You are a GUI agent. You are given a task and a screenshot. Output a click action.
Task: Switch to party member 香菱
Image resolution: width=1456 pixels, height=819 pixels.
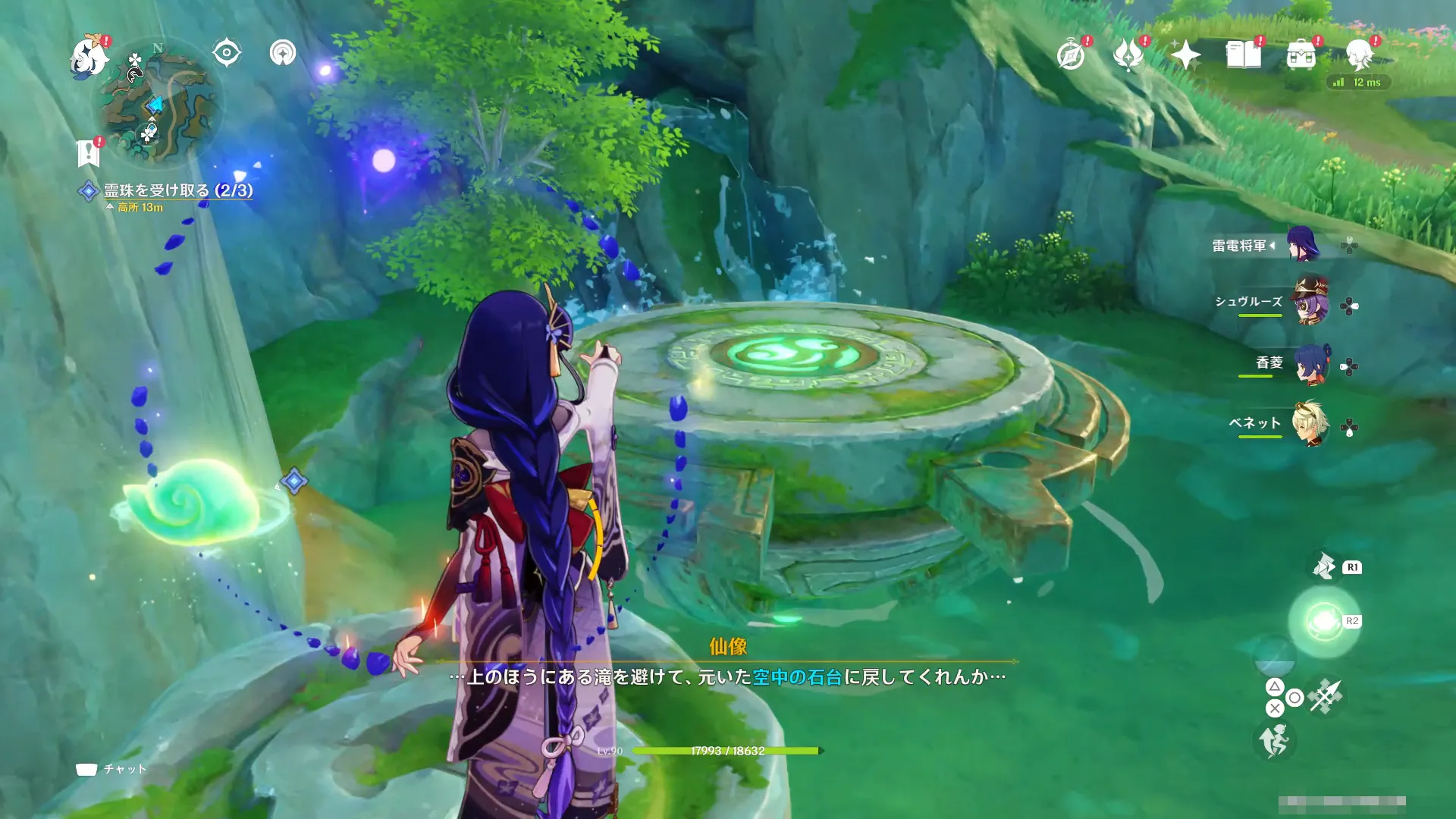1310,365
